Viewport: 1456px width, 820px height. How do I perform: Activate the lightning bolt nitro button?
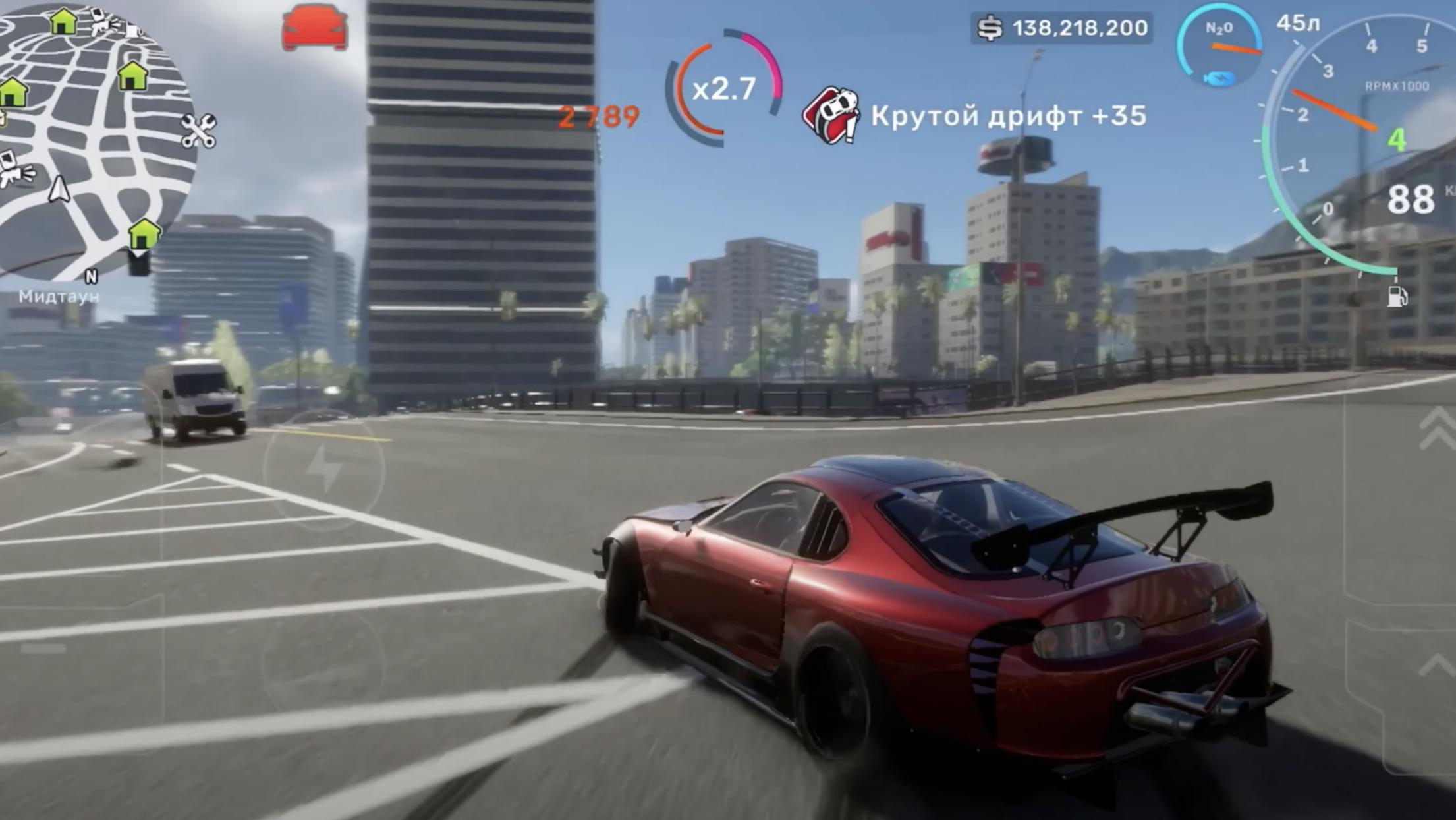324,469
